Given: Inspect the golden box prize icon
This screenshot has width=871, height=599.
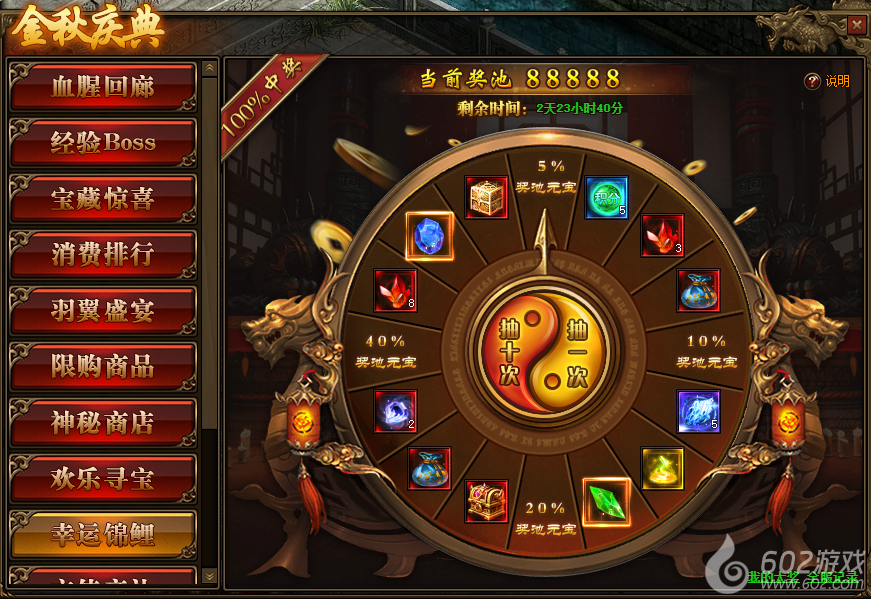Looking at the screenshot, I should click(x=487, y=197).
